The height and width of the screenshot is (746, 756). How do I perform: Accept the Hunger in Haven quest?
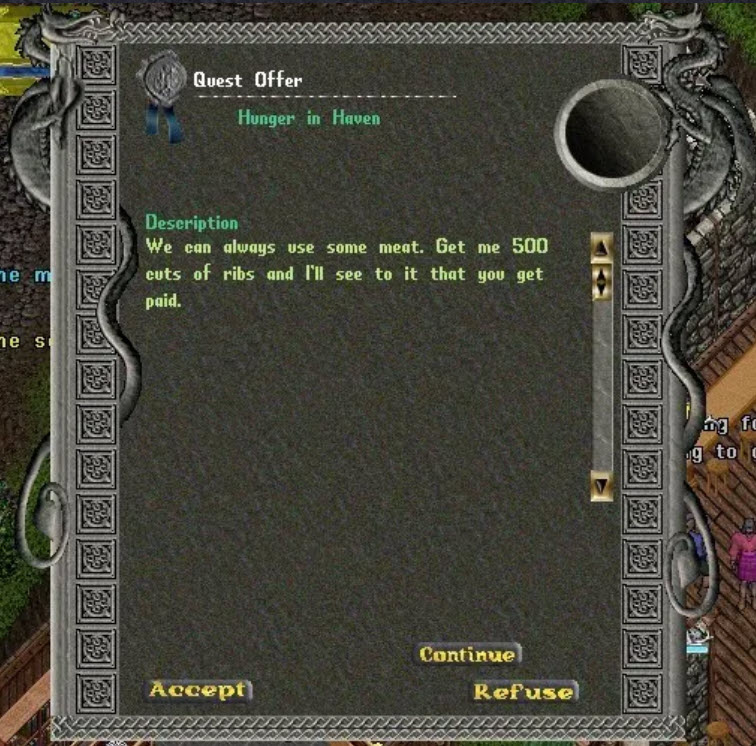pyautogui.click(x=198, y=690)
